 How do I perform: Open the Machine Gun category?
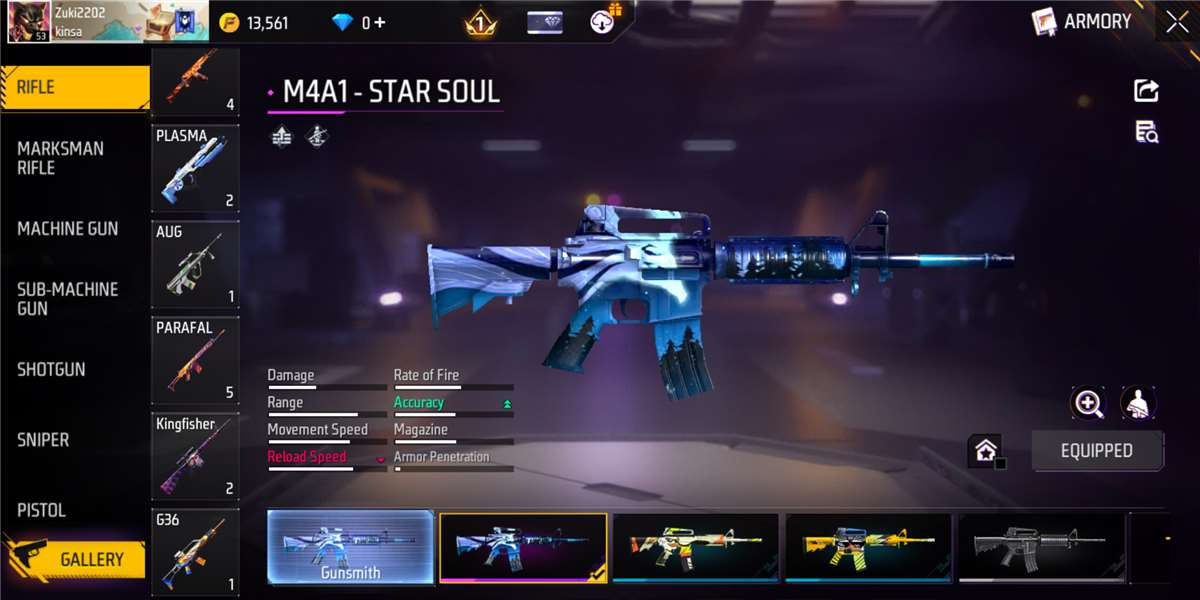click(67, 229)
